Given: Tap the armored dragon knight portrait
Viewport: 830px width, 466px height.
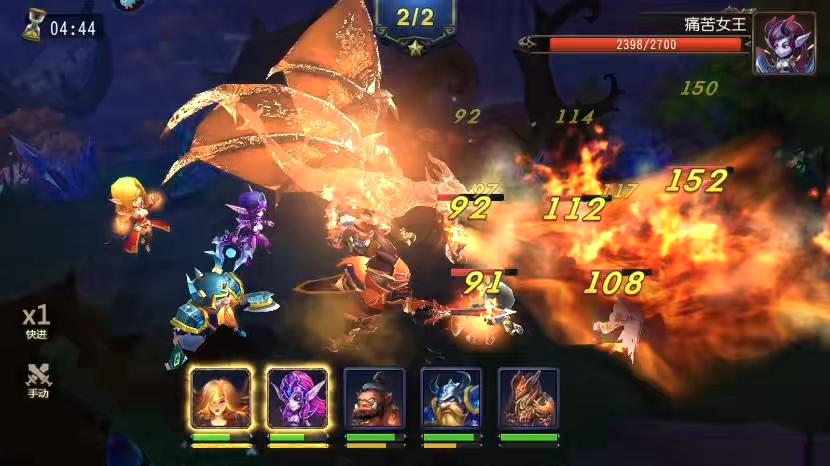Looking at the screenshot, I should click(x=528, y=398).
